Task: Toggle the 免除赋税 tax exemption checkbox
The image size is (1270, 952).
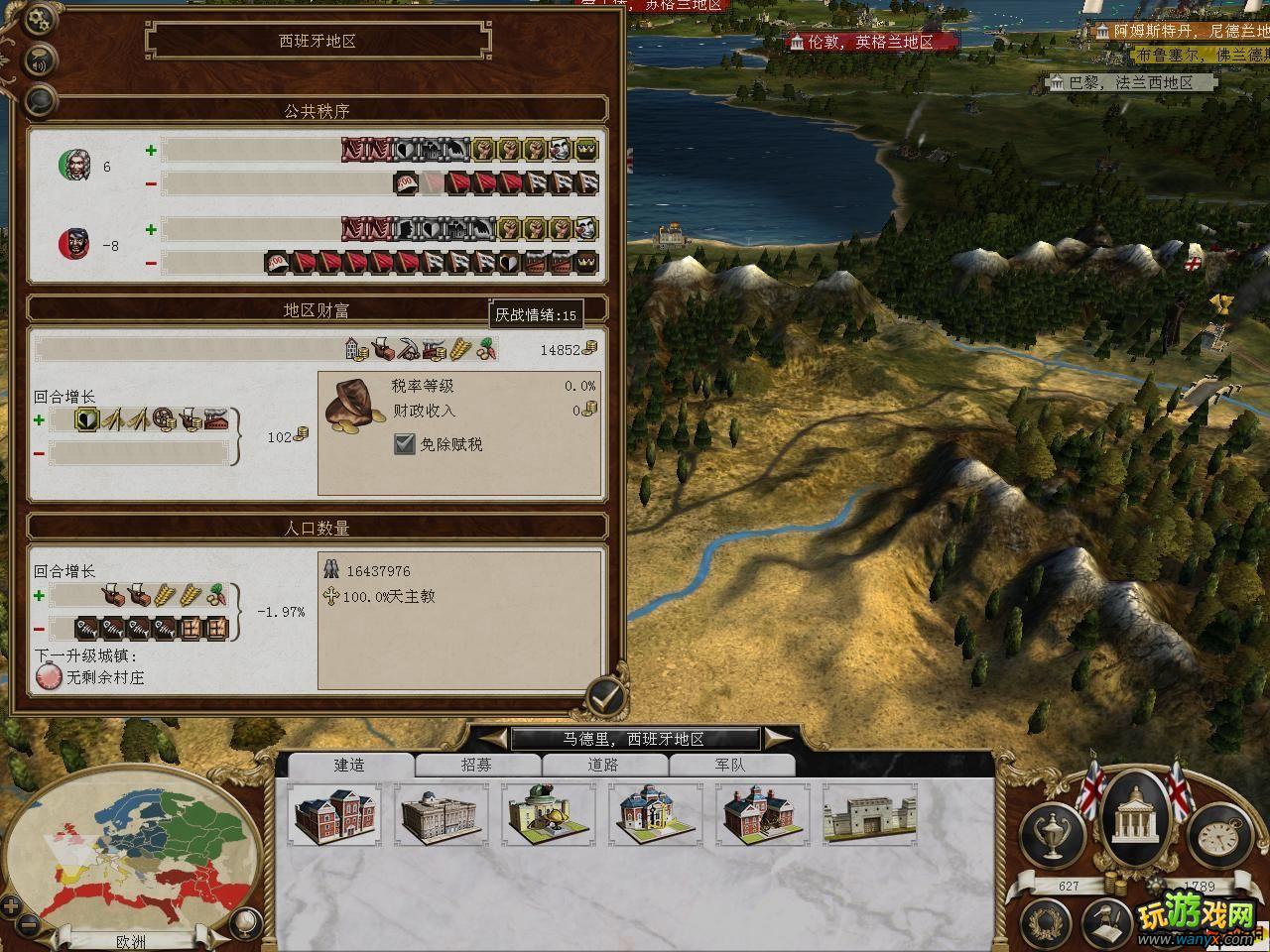Action: click(x=404, y=444)
